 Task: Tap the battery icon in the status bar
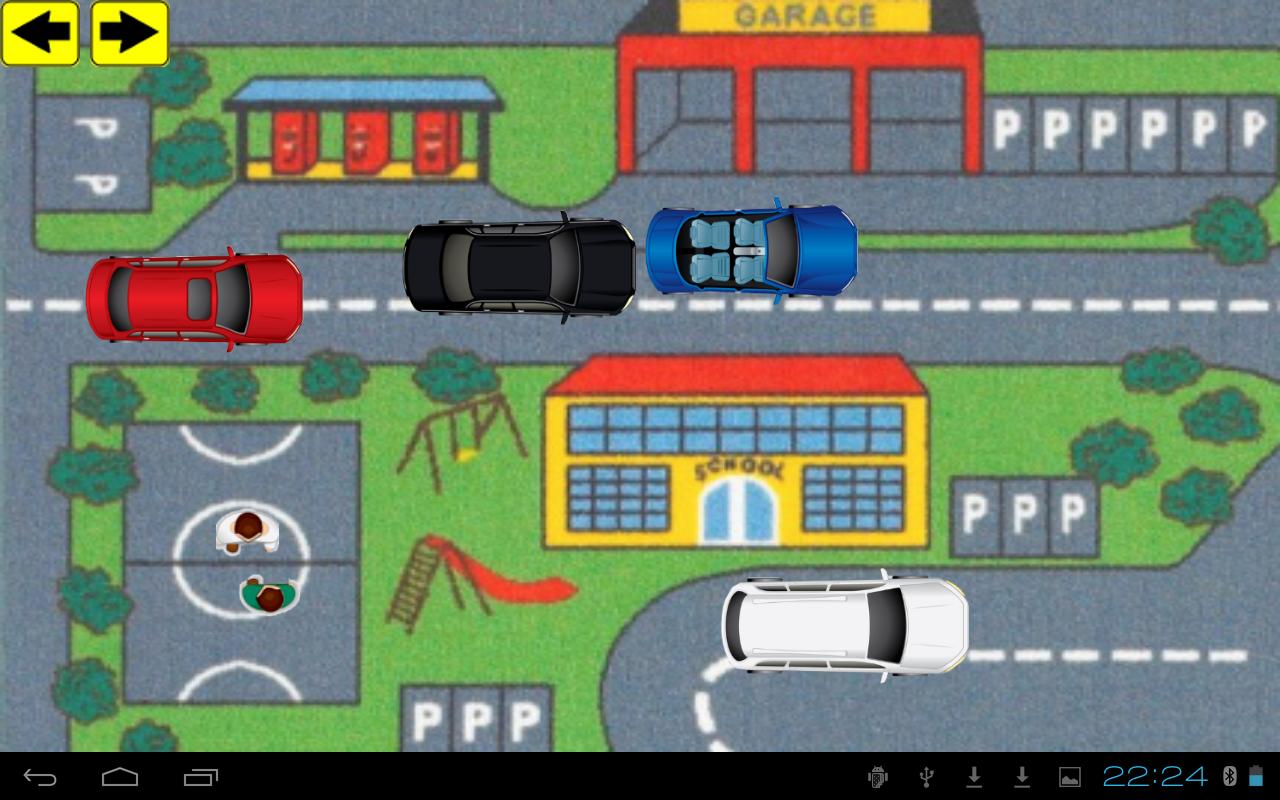[x=1256, y=777]
